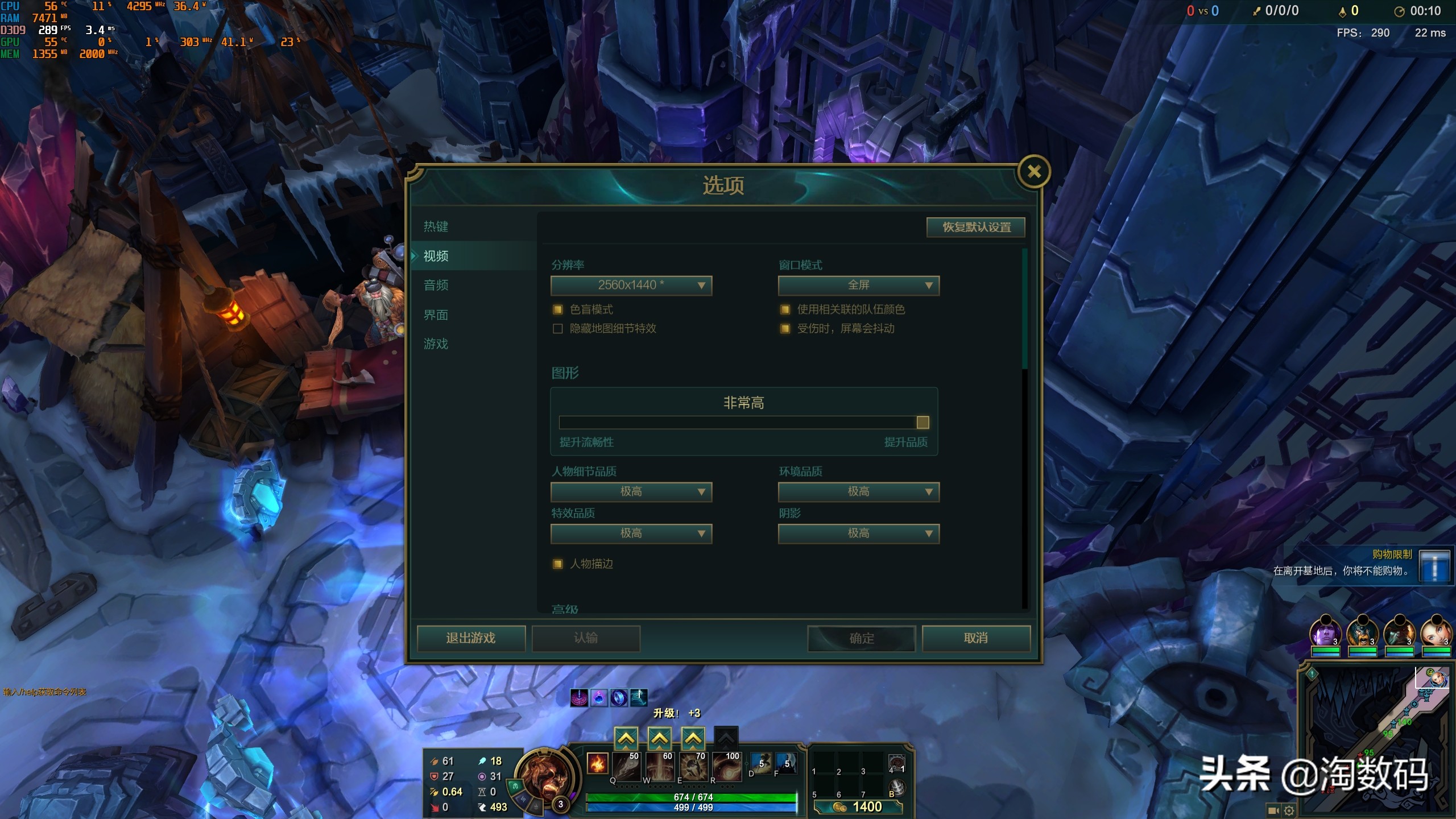Toggle screen shake 受伤时屏幕会抖动 checkbox
This screenshot has height=819, width=1456.
click(x=785, y=329)
